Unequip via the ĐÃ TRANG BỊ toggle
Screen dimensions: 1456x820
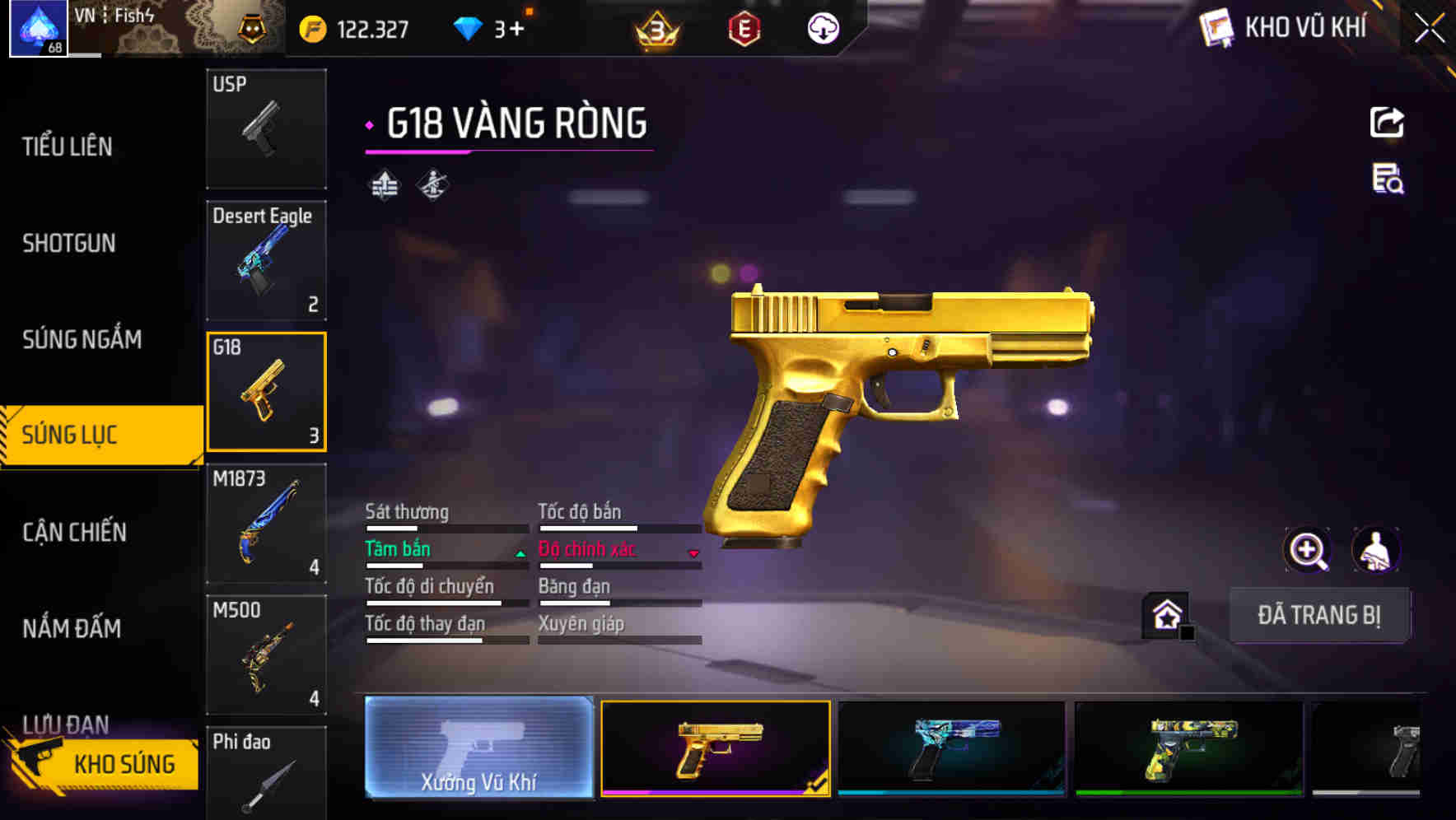point(1319,614)
